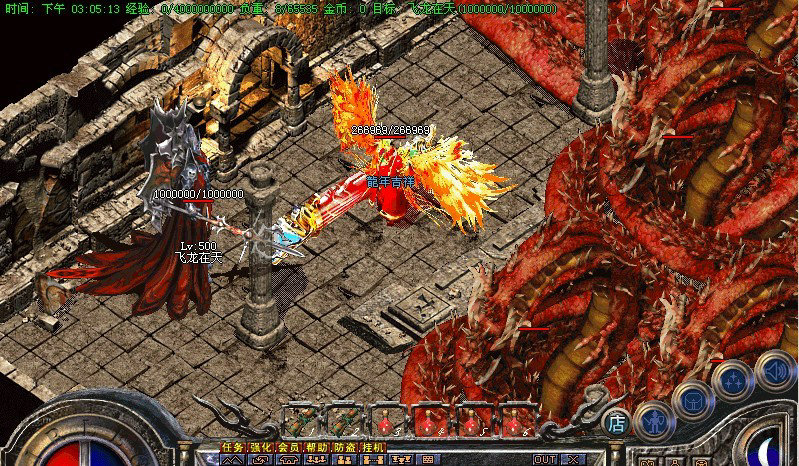Image resolution: width=799 pixels, height=466 pixels.
Task: Open the 店 shop button
Action: pyautogui.click(x=617, y=423)
